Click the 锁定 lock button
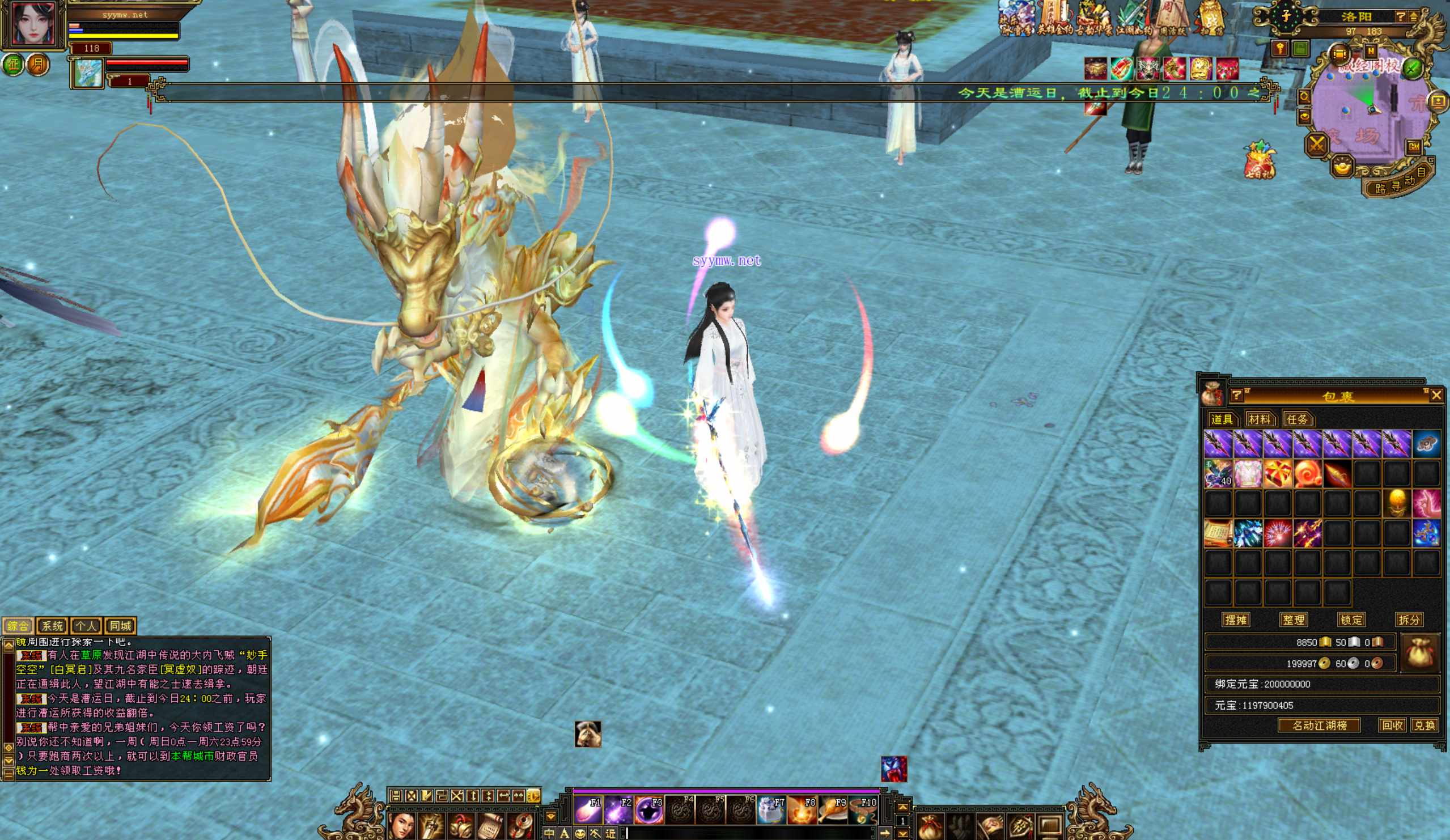The height and width of the screenshot is (840, 1450). (x=1351, y=620)
